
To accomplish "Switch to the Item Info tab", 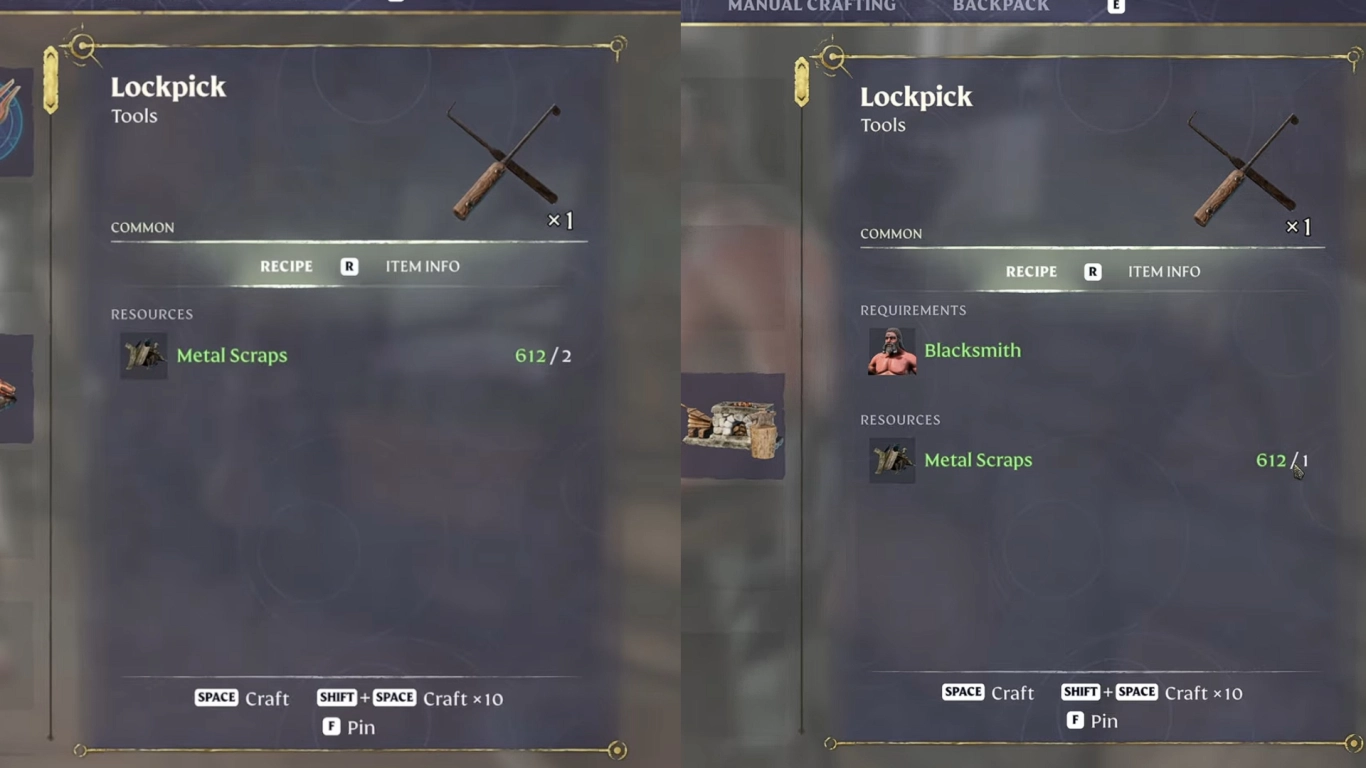I will 421,266.
